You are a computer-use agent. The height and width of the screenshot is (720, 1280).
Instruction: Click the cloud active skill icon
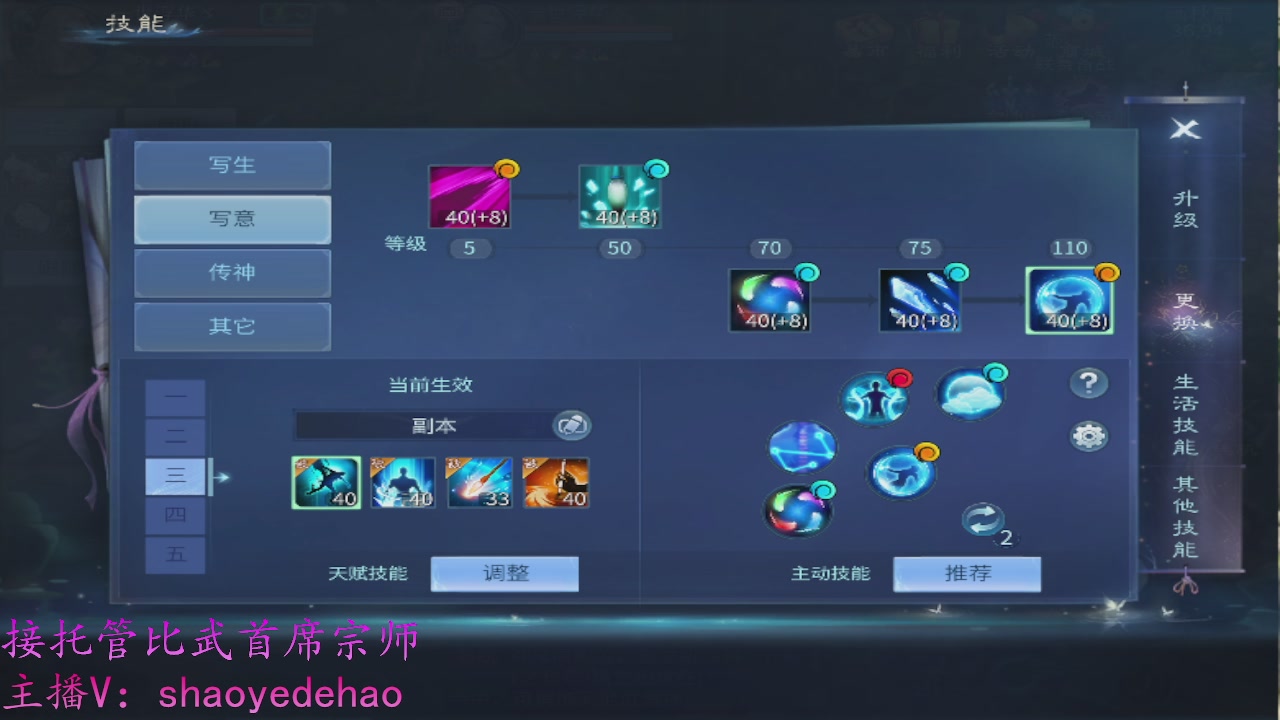coord(971,393)
